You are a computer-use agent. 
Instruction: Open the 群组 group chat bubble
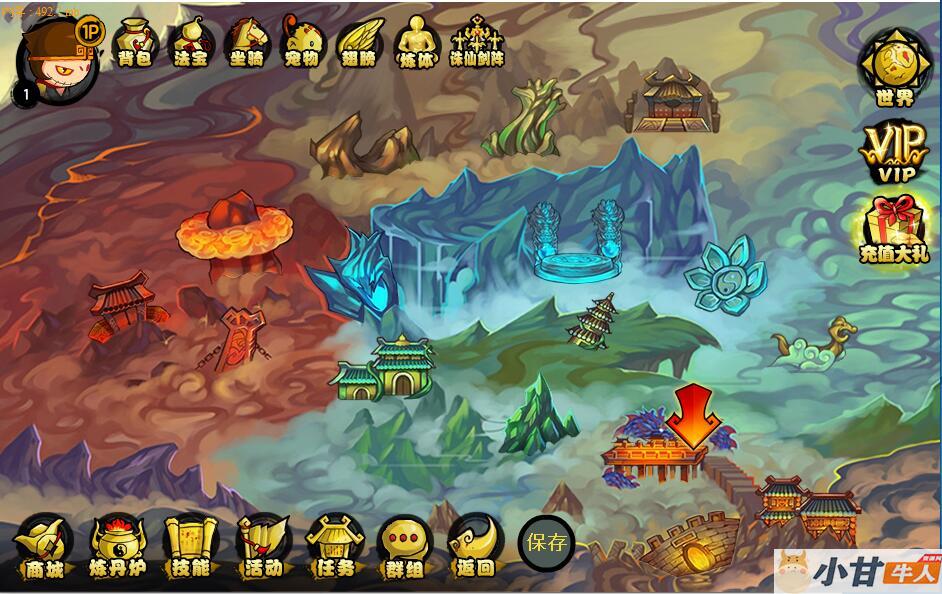point(404,546)
